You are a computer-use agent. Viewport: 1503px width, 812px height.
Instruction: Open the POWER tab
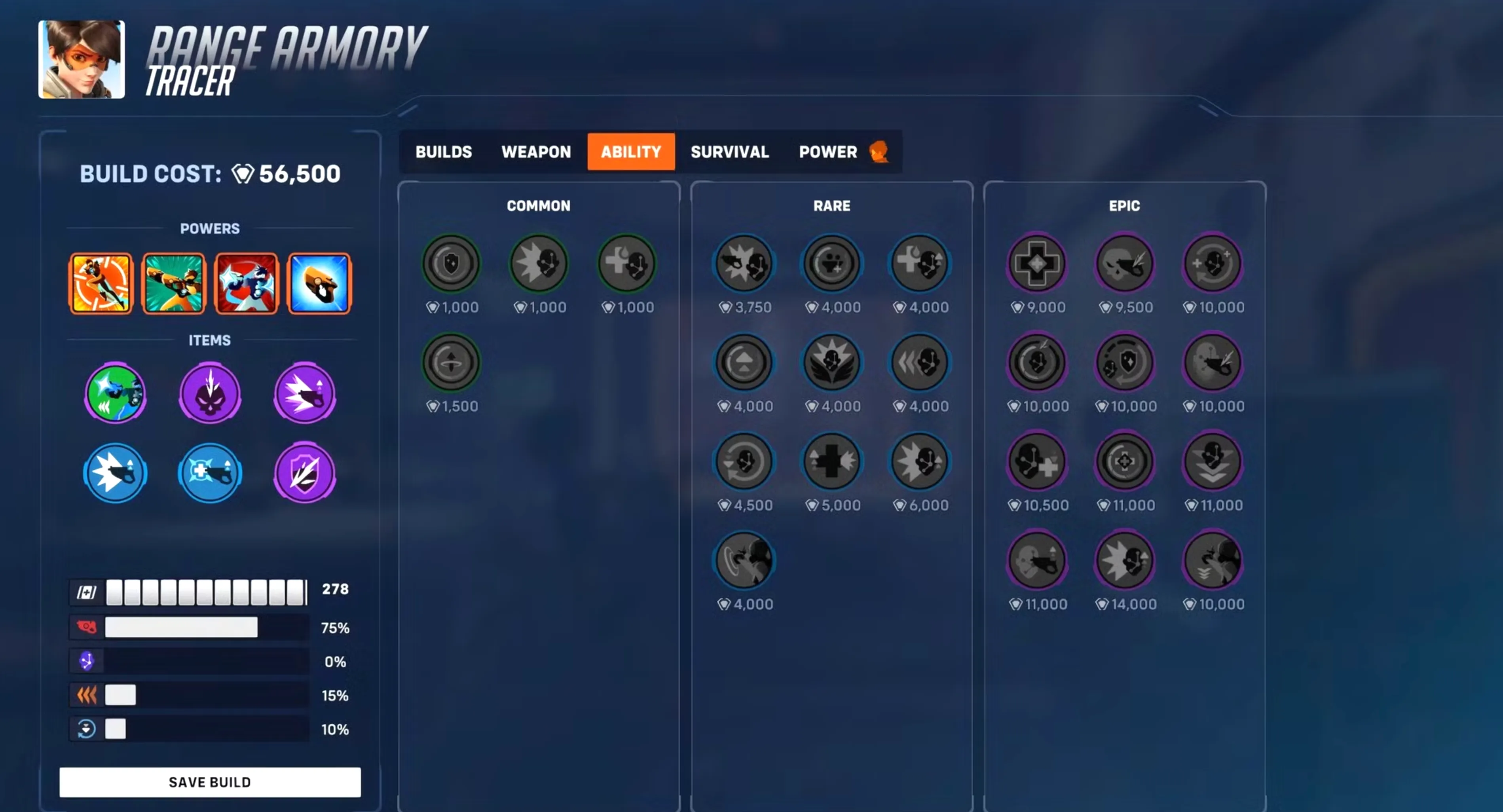click(x=828, y=152)
